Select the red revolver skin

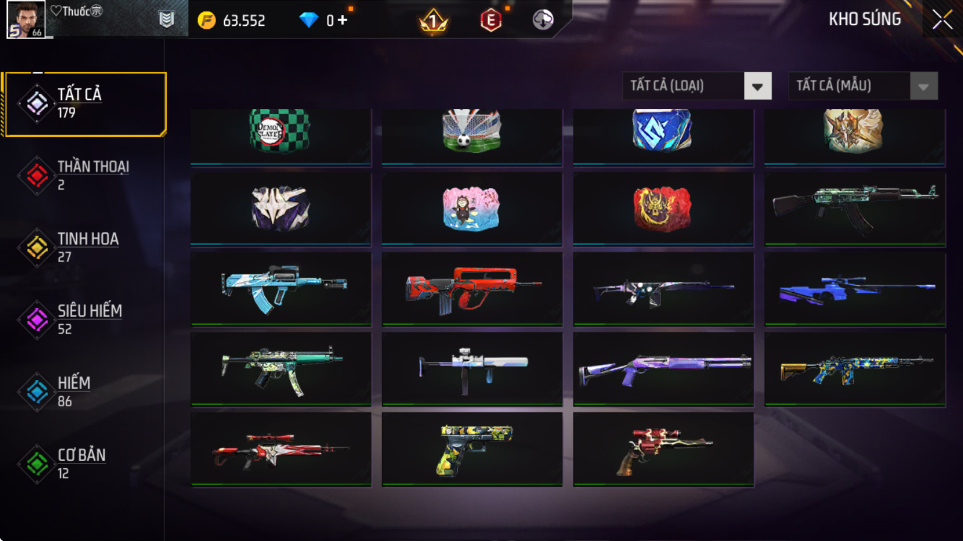tap(663, 449)
